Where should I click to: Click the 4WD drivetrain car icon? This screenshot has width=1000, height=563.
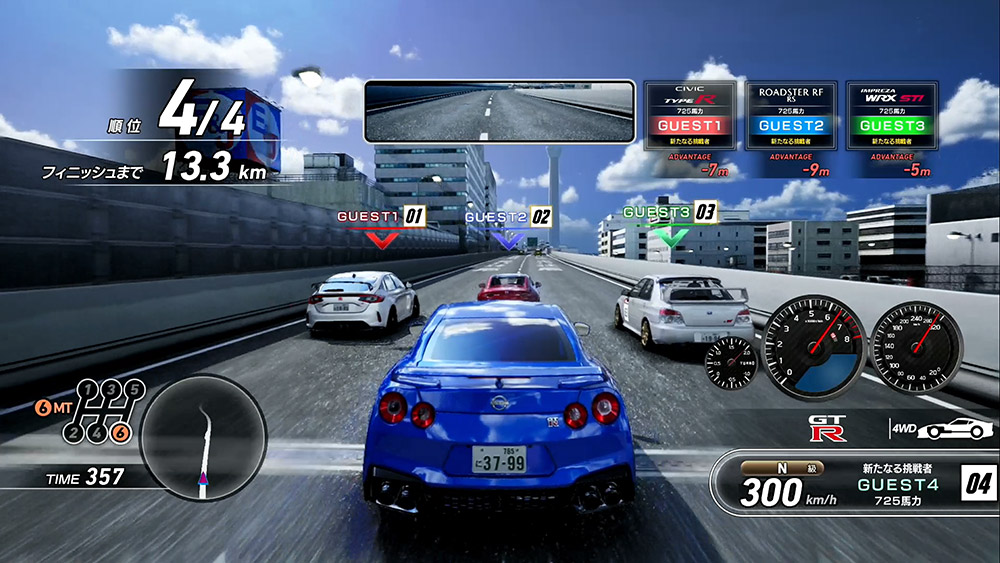point(942,429)
